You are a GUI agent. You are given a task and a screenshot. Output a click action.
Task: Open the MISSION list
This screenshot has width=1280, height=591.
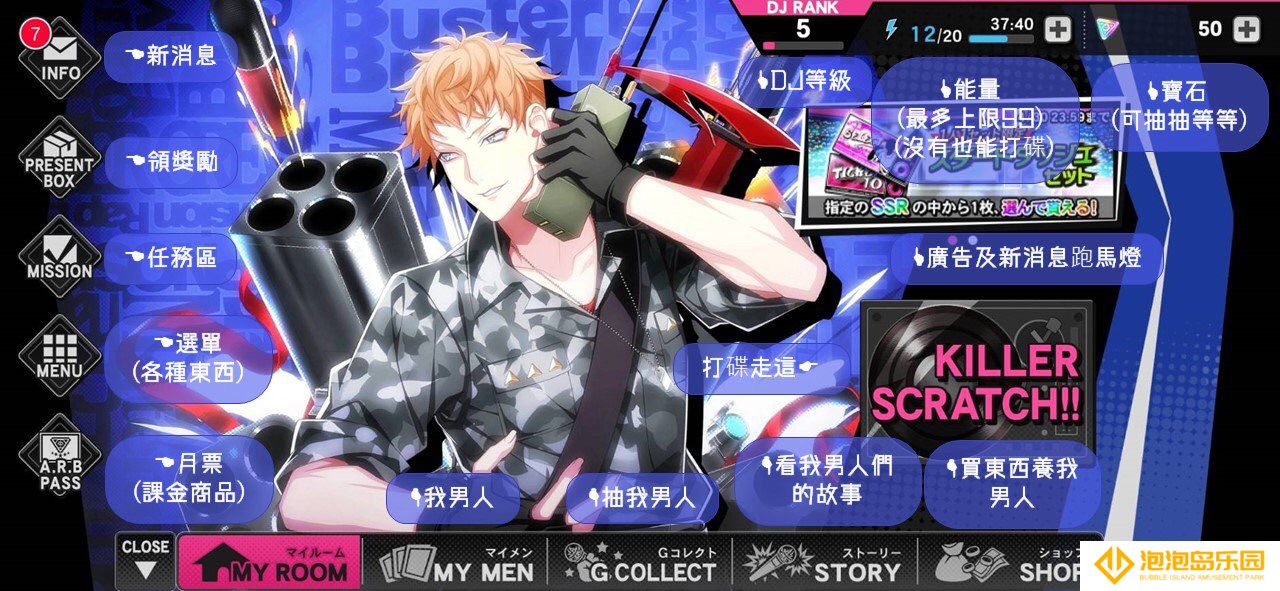point(60,255)
